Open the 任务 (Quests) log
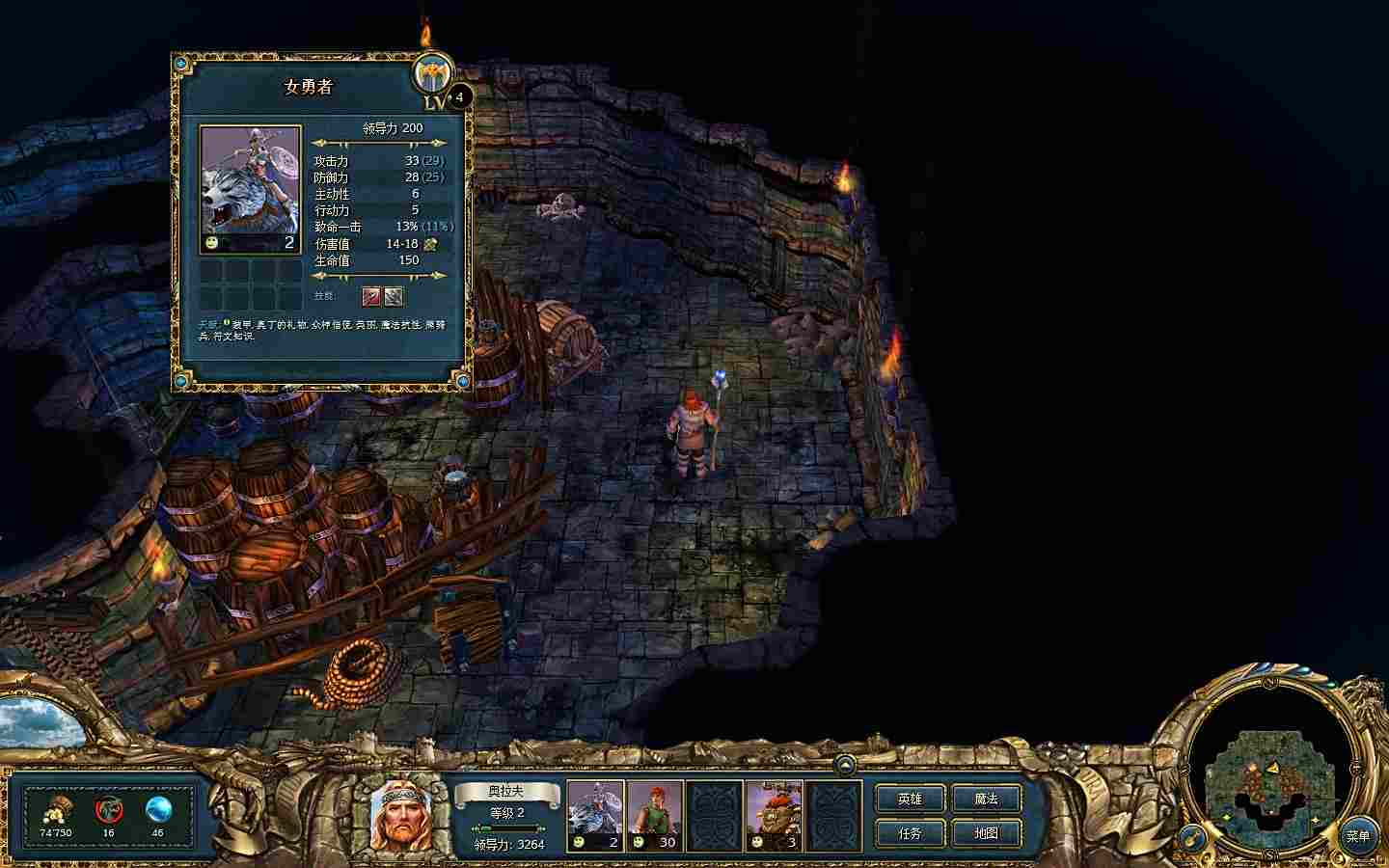 tap(910, 832)
